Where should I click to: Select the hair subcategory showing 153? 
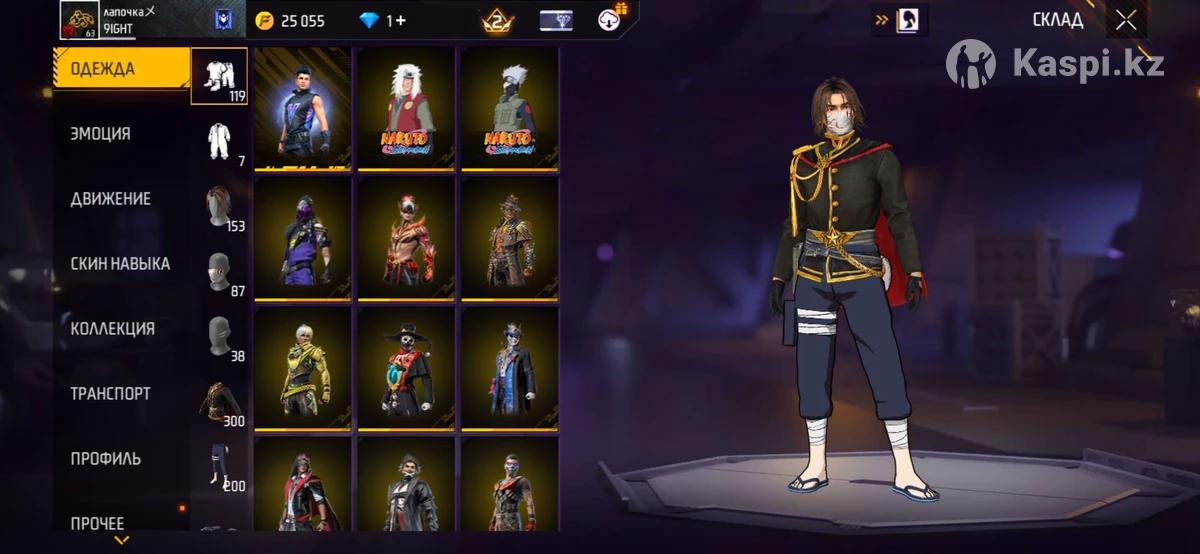click(x=219, y=206)
